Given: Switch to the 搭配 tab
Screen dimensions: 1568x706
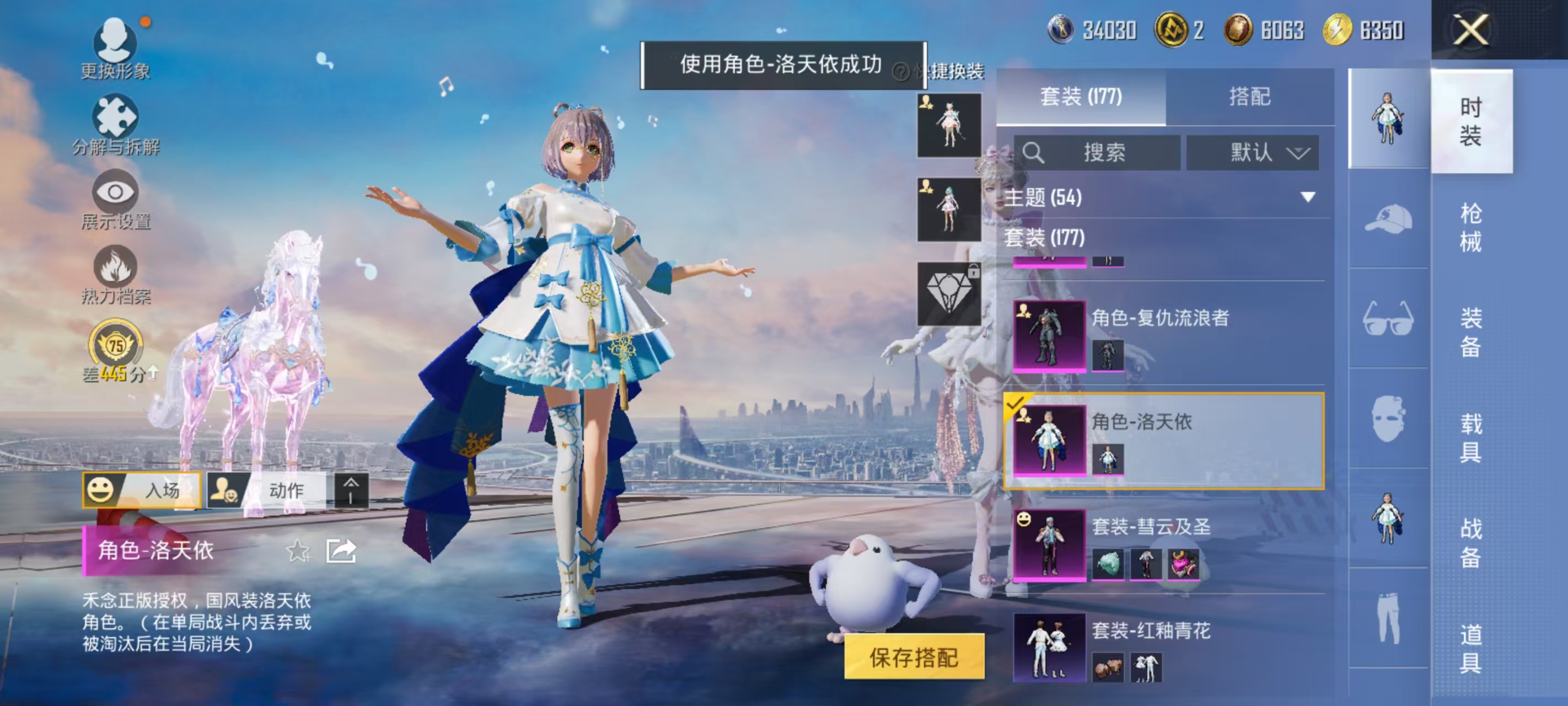Looking at the screenshot, I should click(x=1255, y=96).
